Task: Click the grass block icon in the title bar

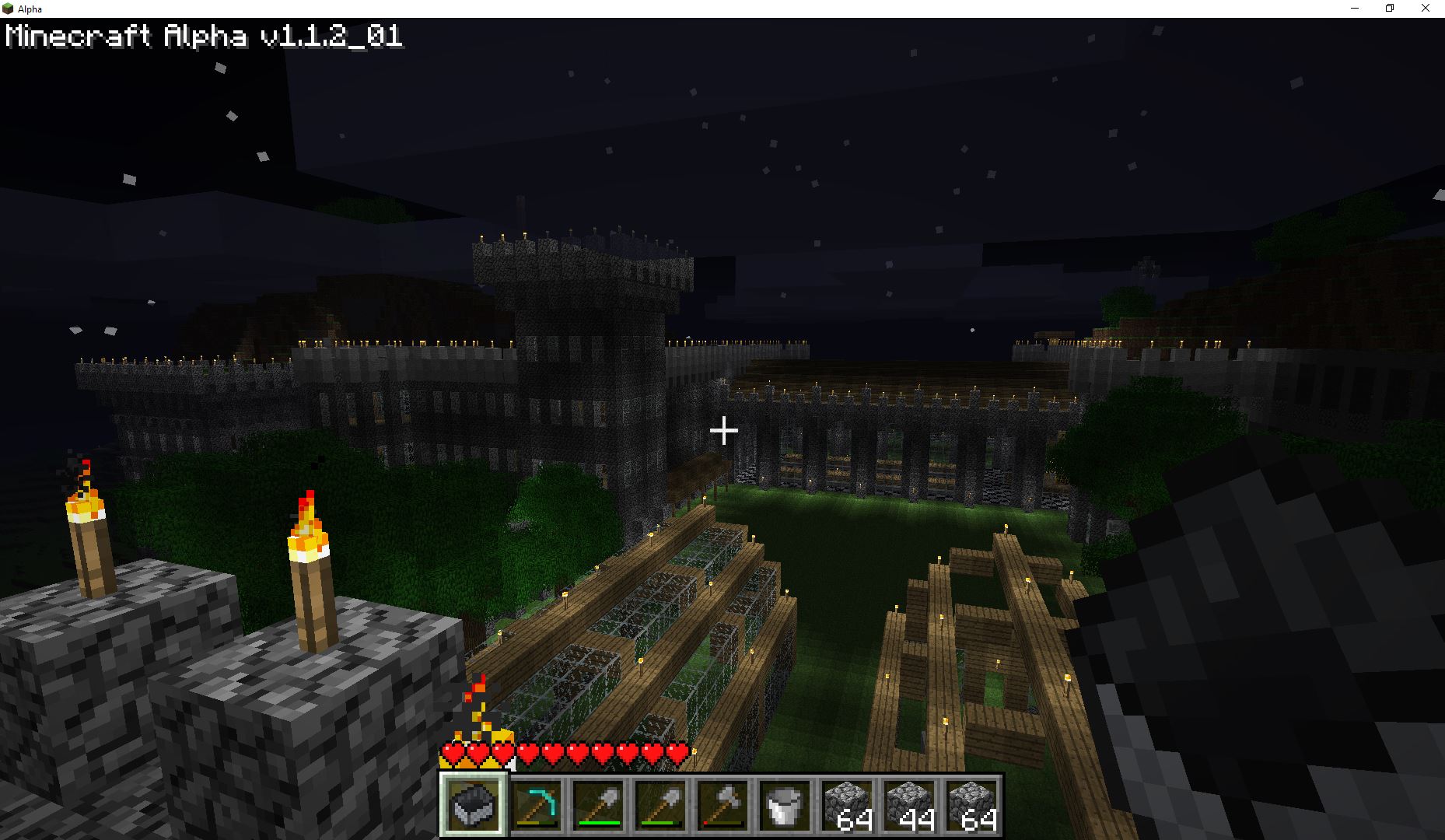Action: point(9,9)
